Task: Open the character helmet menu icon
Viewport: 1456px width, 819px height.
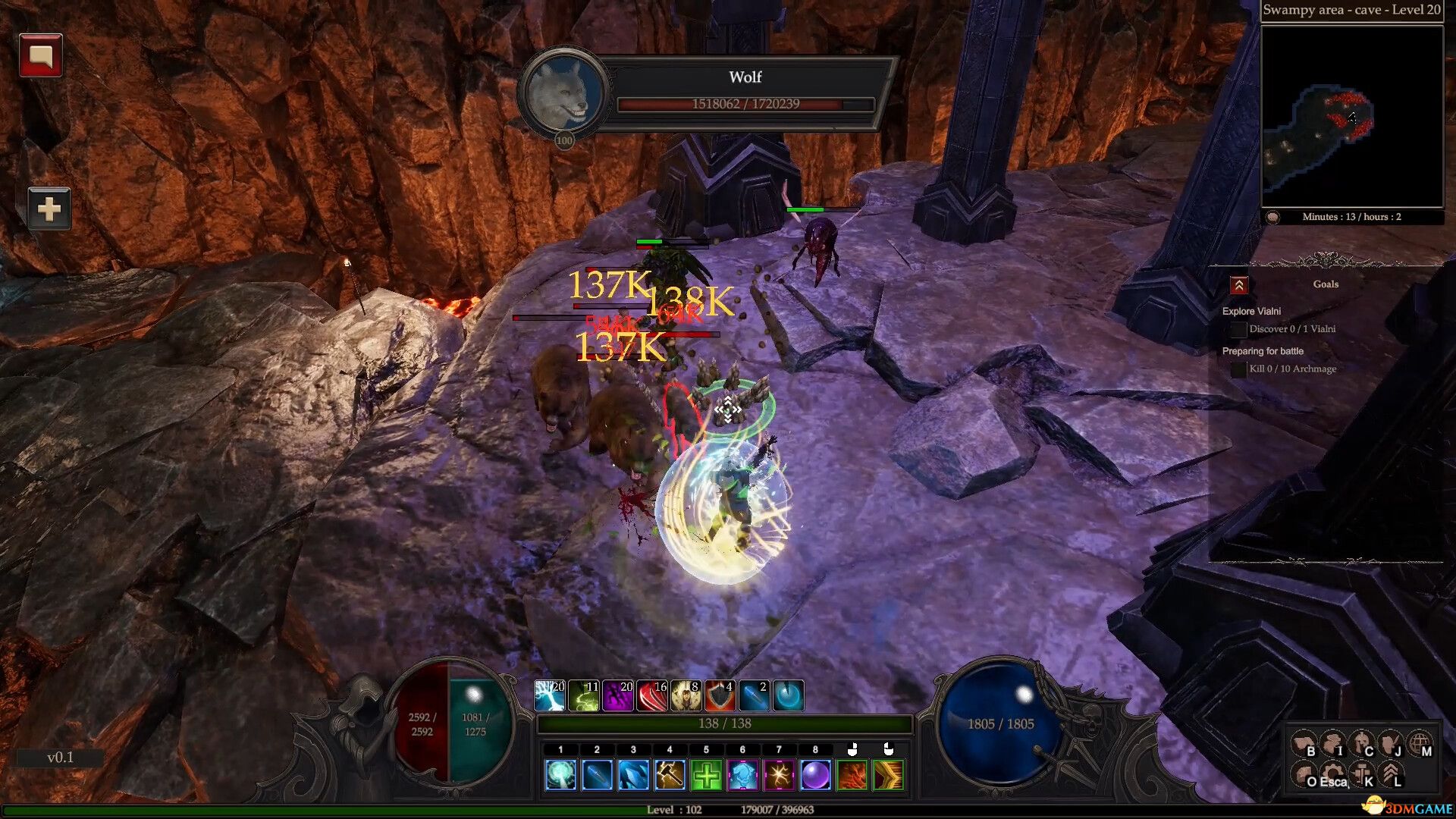Action: (1362, 744)
